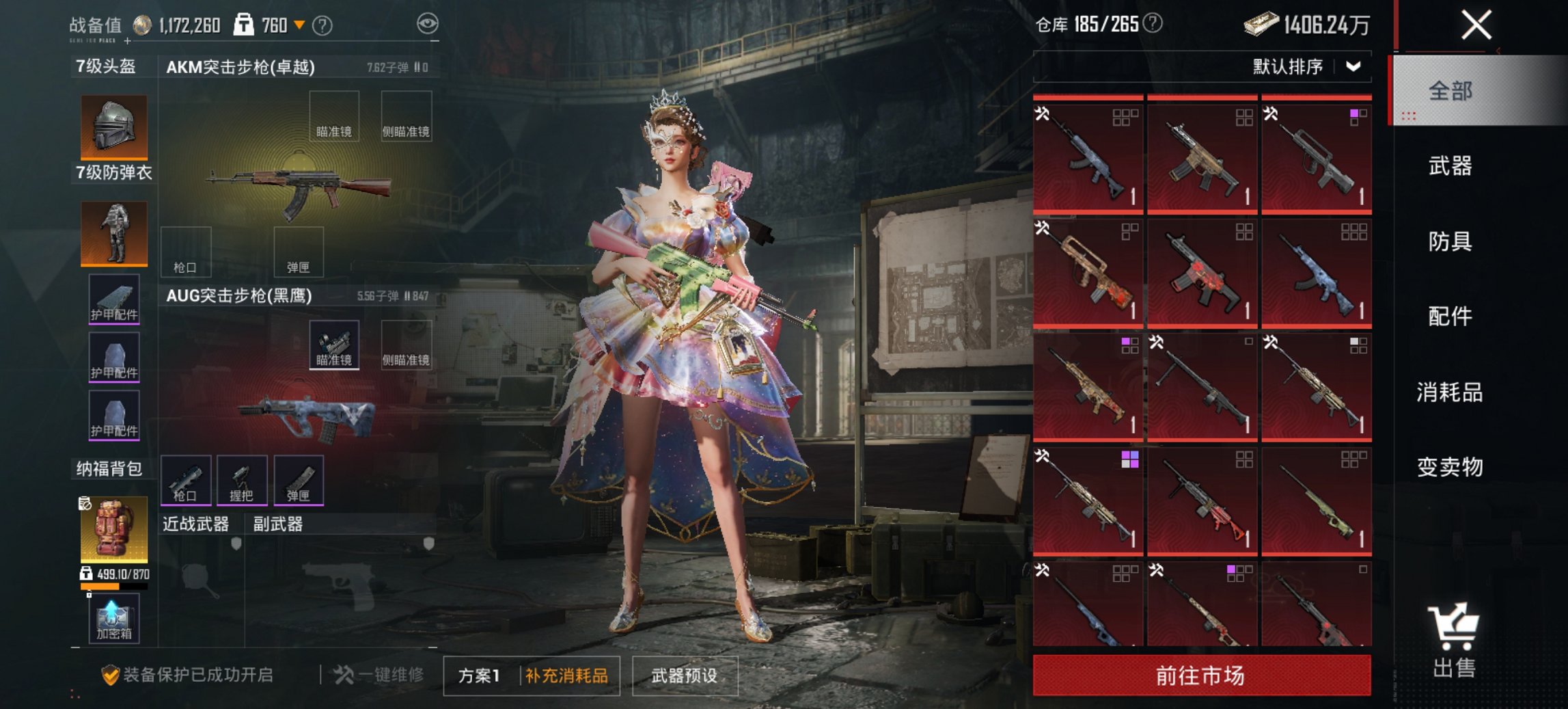Select the 全部 all-items tab
Image resolution: width=1568 pixels, height=709 pixels.
pyautogui.click(x=1450, y=91)
